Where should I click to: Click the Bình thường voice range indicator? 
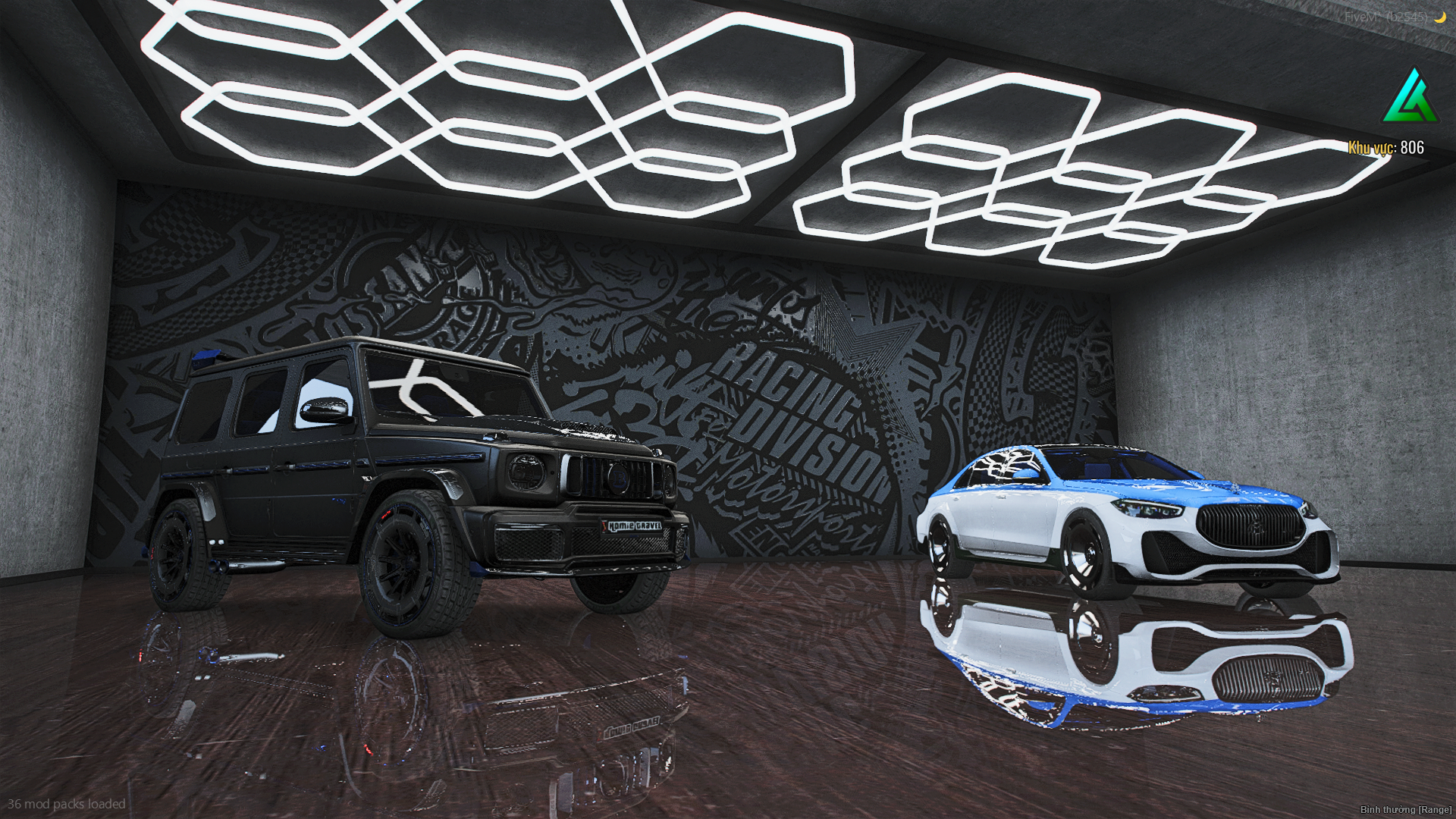coord(1405,810)
